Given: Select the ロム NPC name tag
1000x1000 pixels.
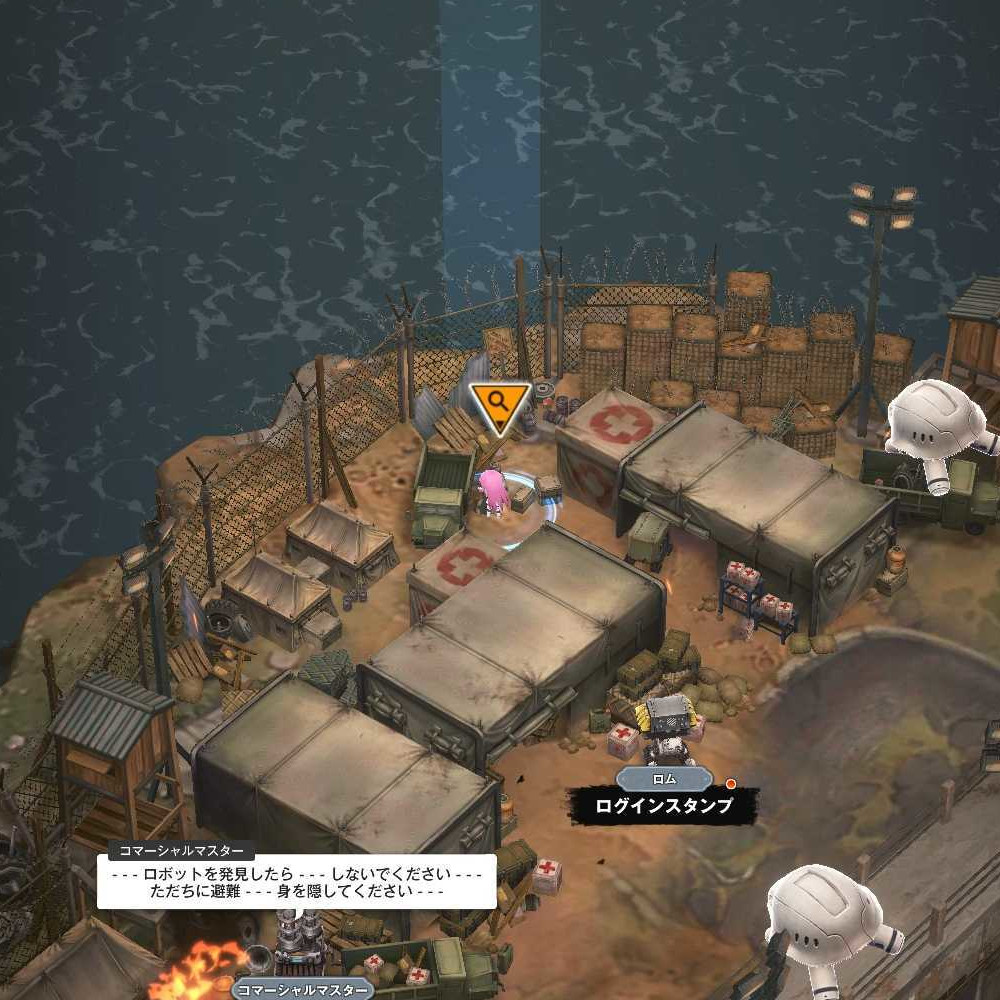Looking at the screenshot, I should click(x=664, y=779).
